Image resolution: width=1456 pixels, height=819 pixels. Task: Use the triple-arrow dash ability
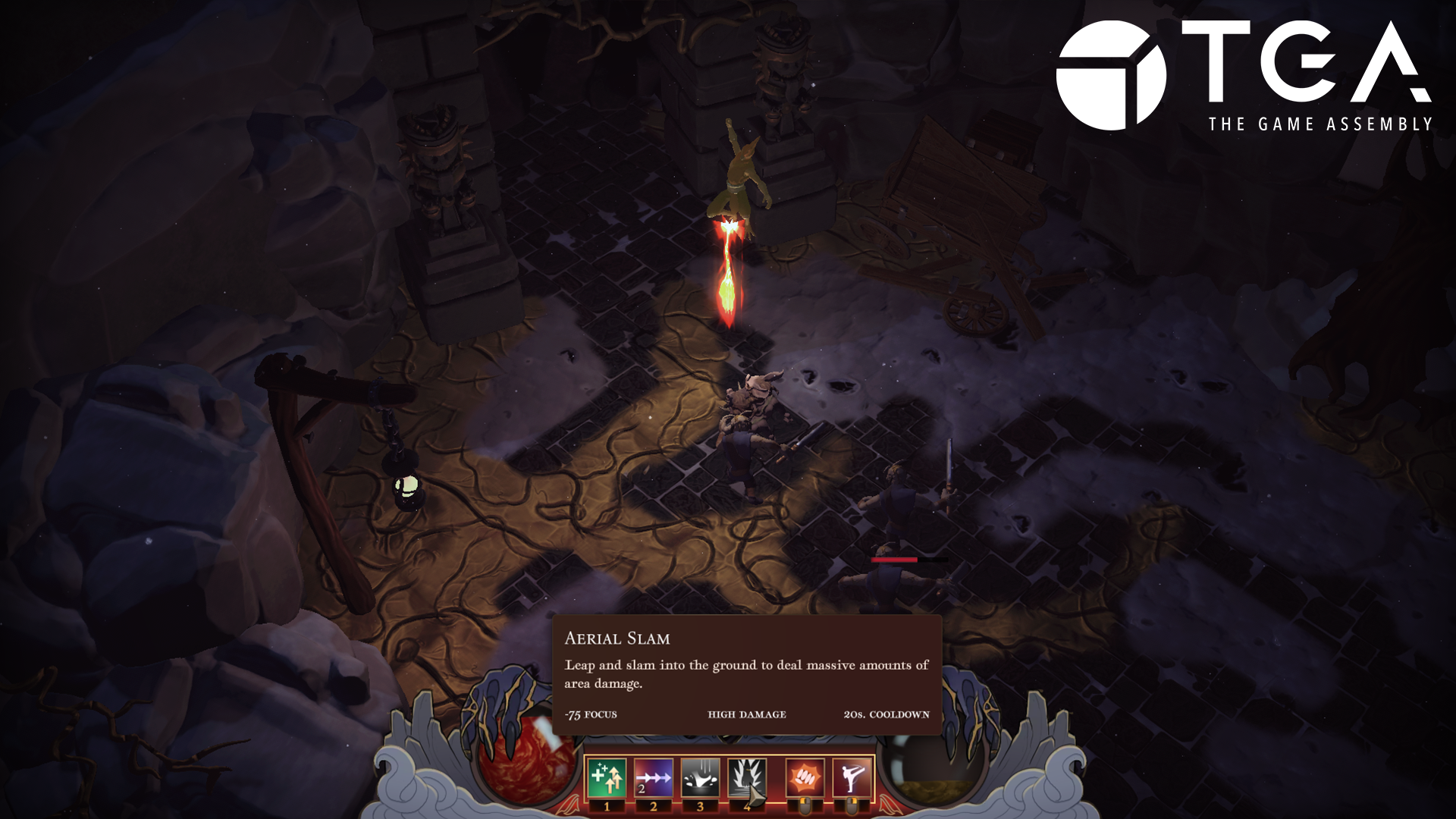pos(654,778)
